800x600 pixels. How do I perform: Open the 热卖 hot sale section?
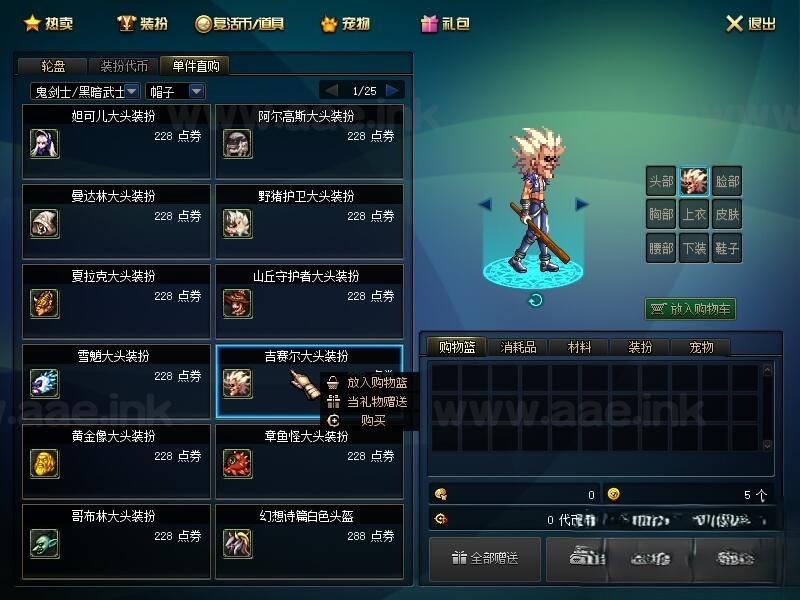pos(48,23)
